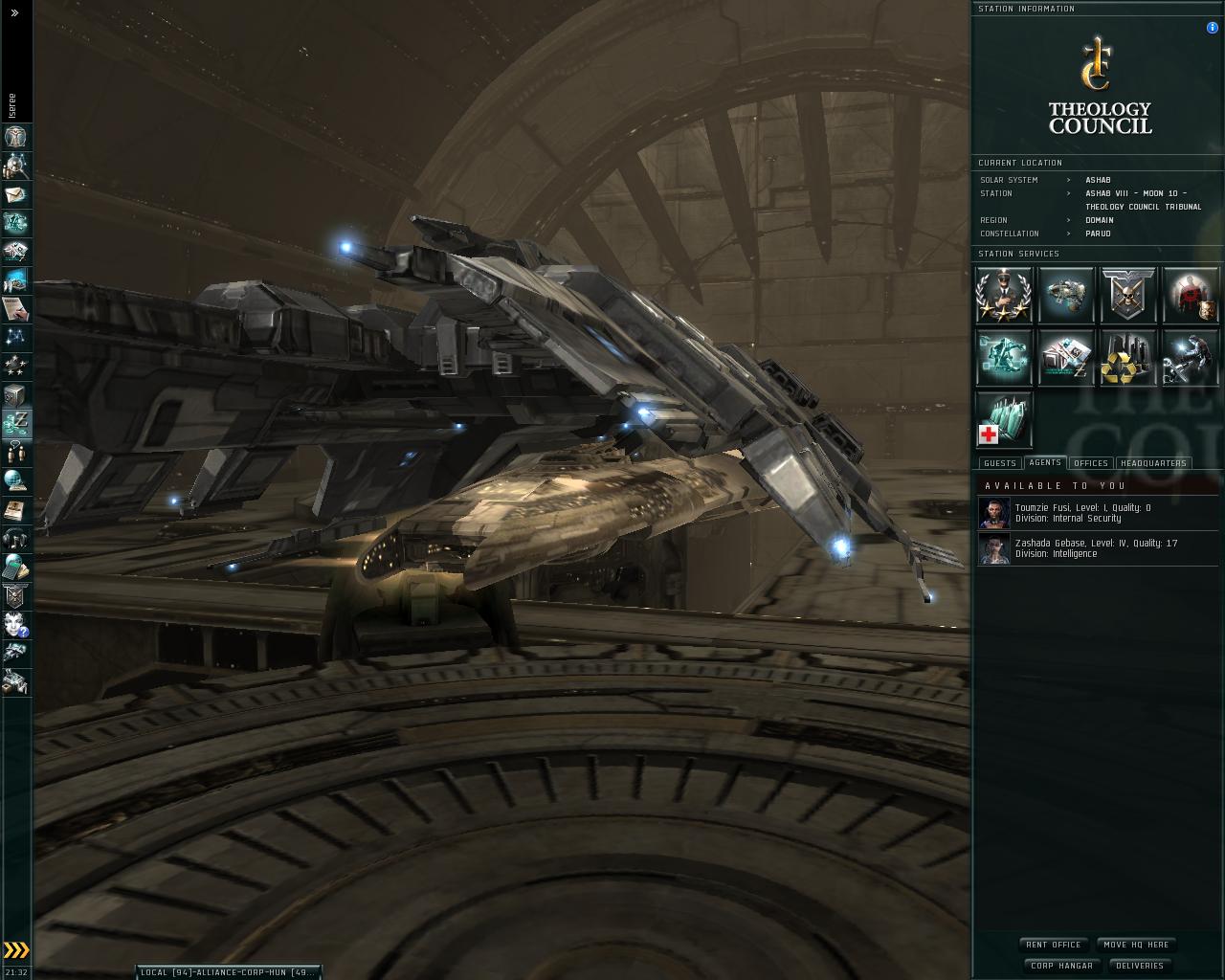1225x980 pixels.
Task: Open the recycling Reprocessing Plant service
Action: [1128, 357]
